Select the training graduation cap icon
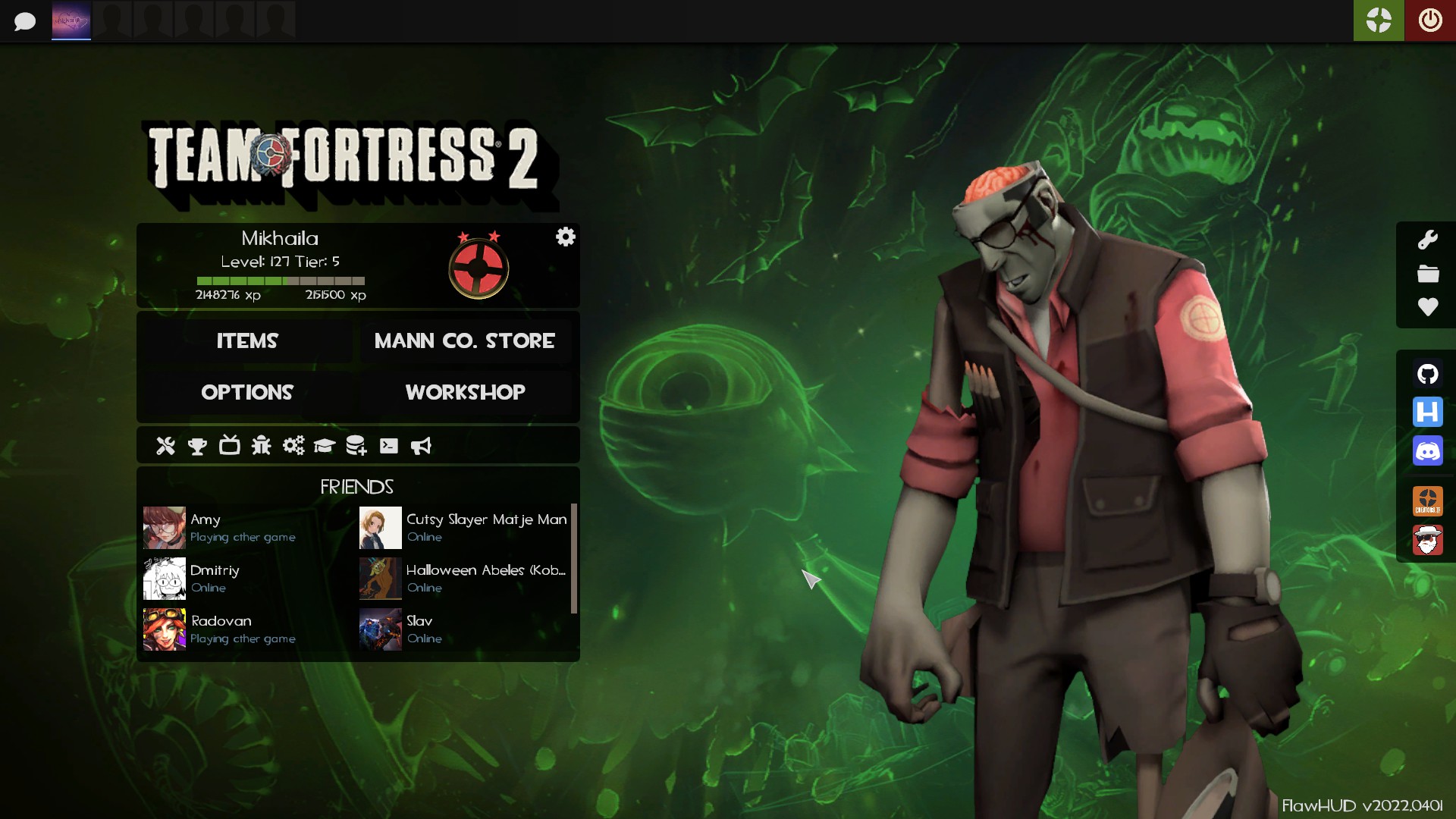This screenshot has width=1456, height=819. click(325, 446)
